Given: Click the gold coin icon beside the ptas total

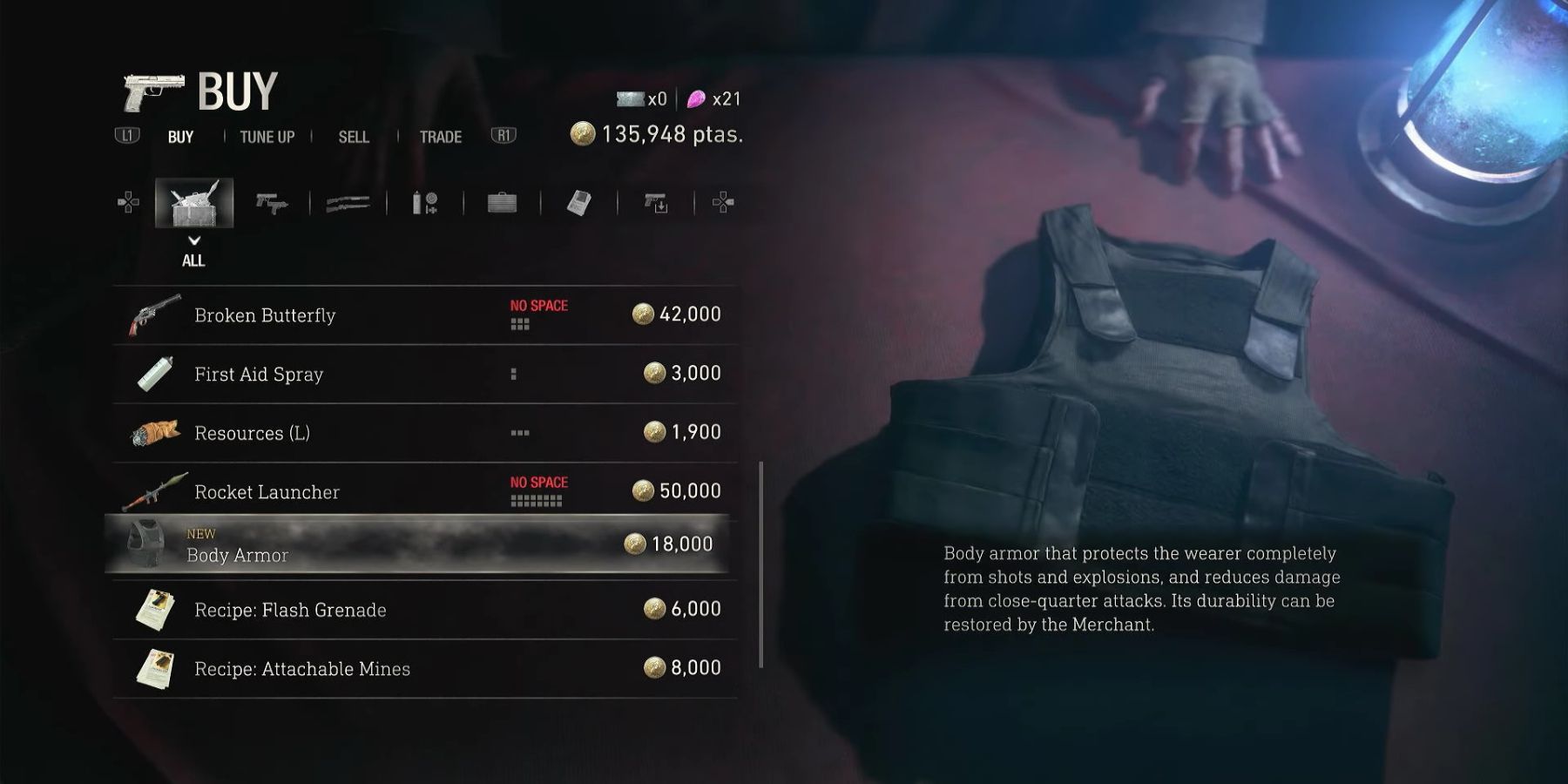Looking at the screenshot, I should click(x=582, y=133).
